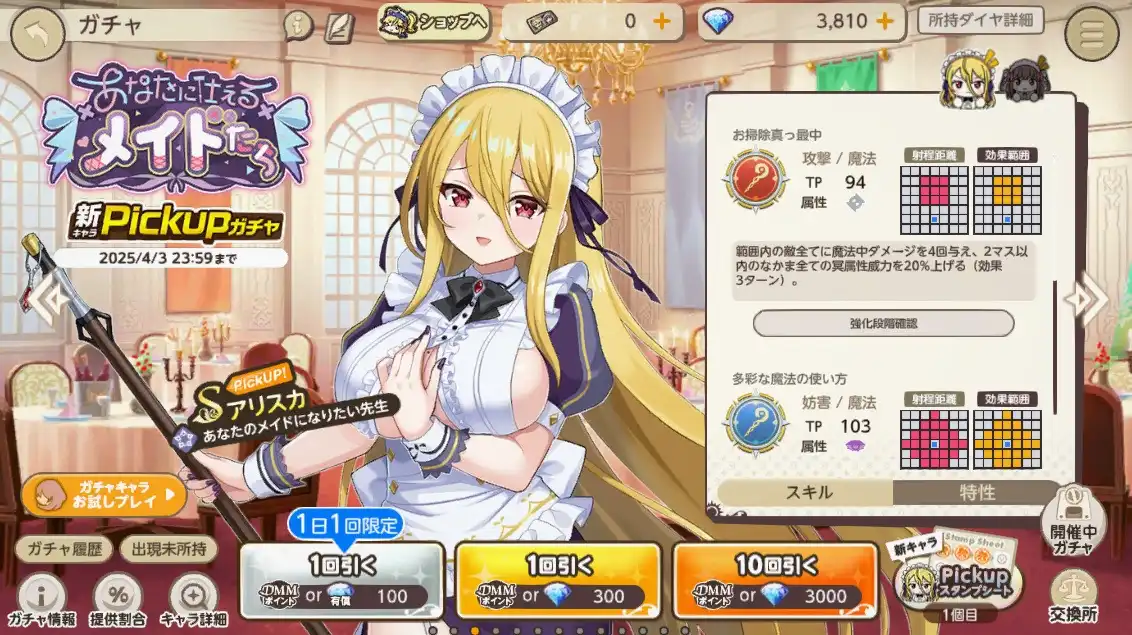Switch to the 特性 traits tab
Image resolution: width=1132 pixels, height=635 pixels.
tap(976, 492)
